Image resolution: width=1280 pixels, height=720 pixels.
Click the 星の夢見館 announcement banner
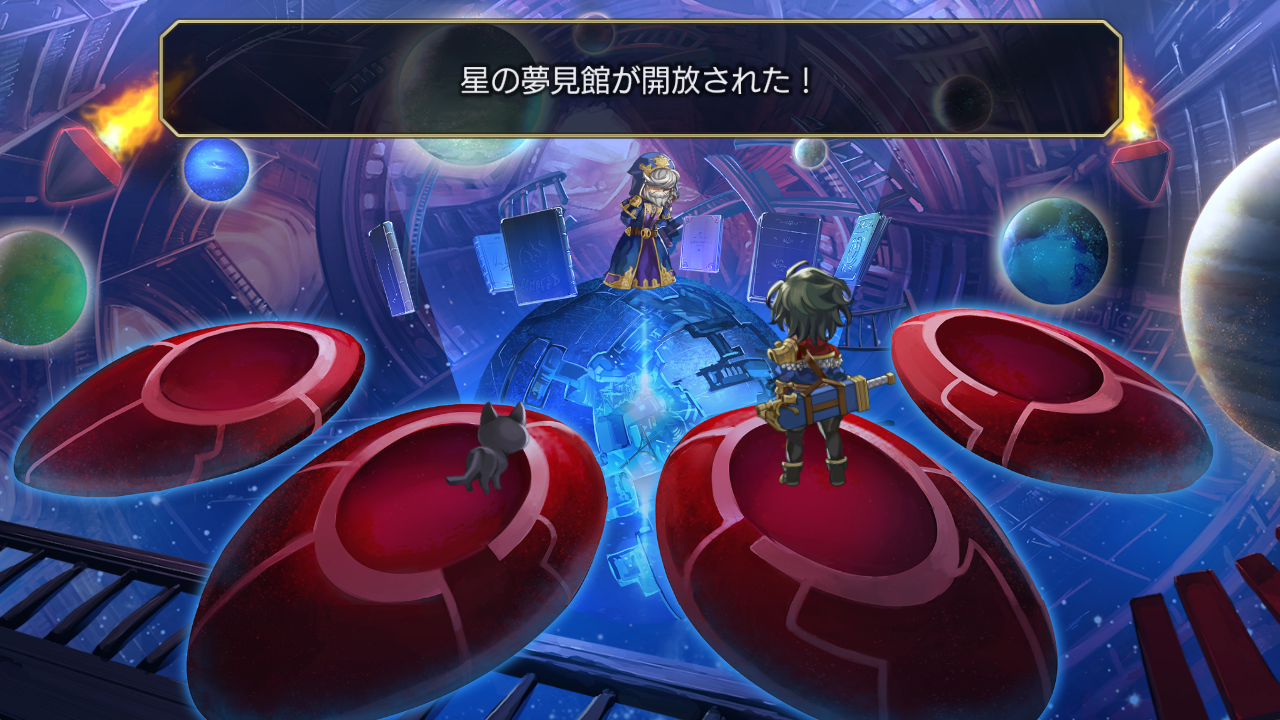click(640, 75)
